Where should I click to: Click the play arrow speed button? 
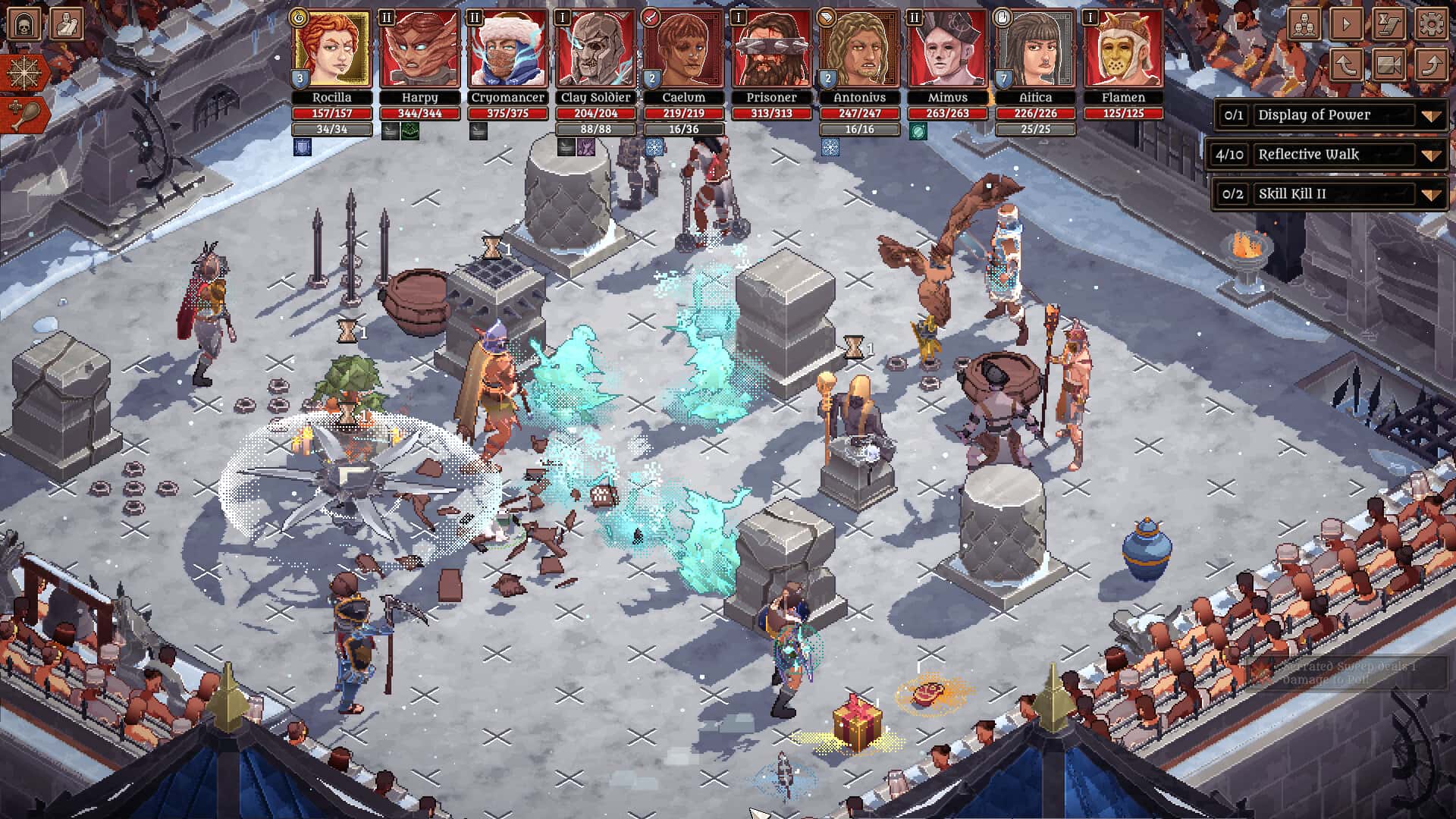1346,23
